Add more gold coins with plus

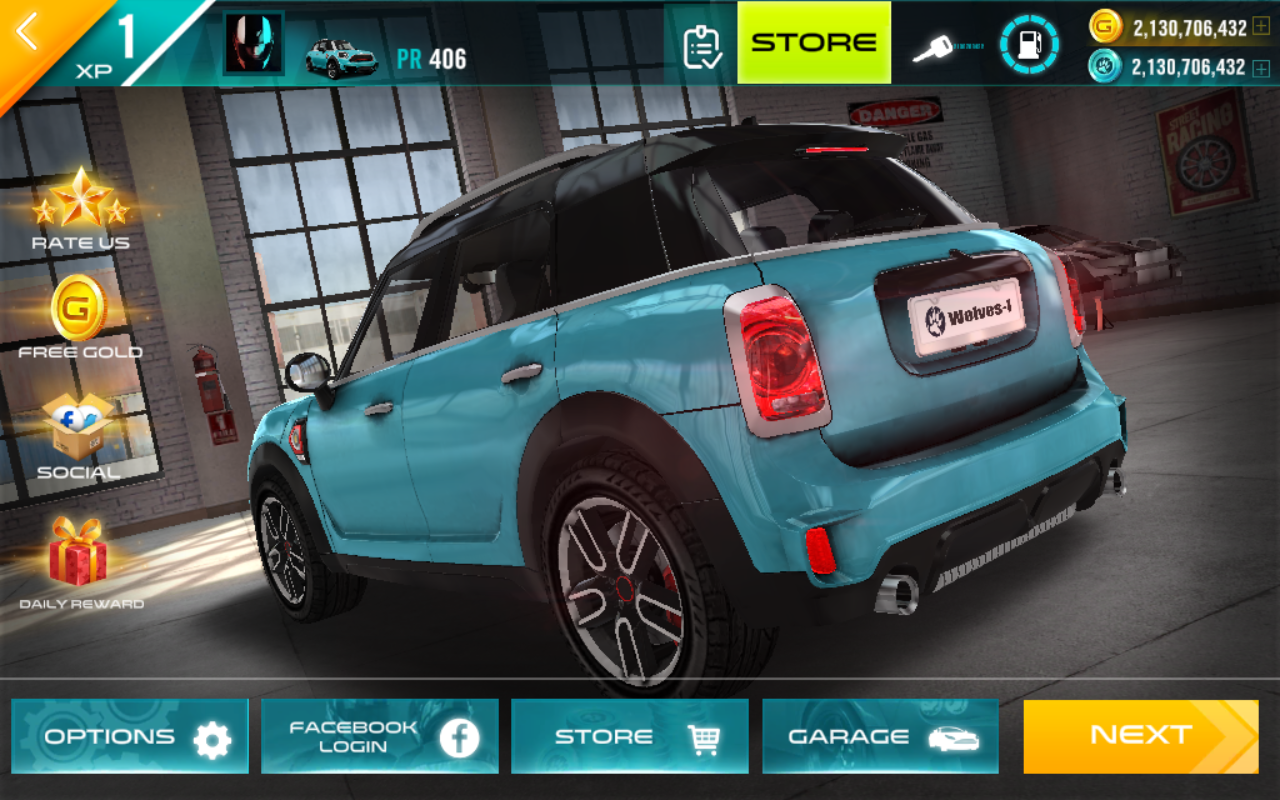(x=1261, y=28)
